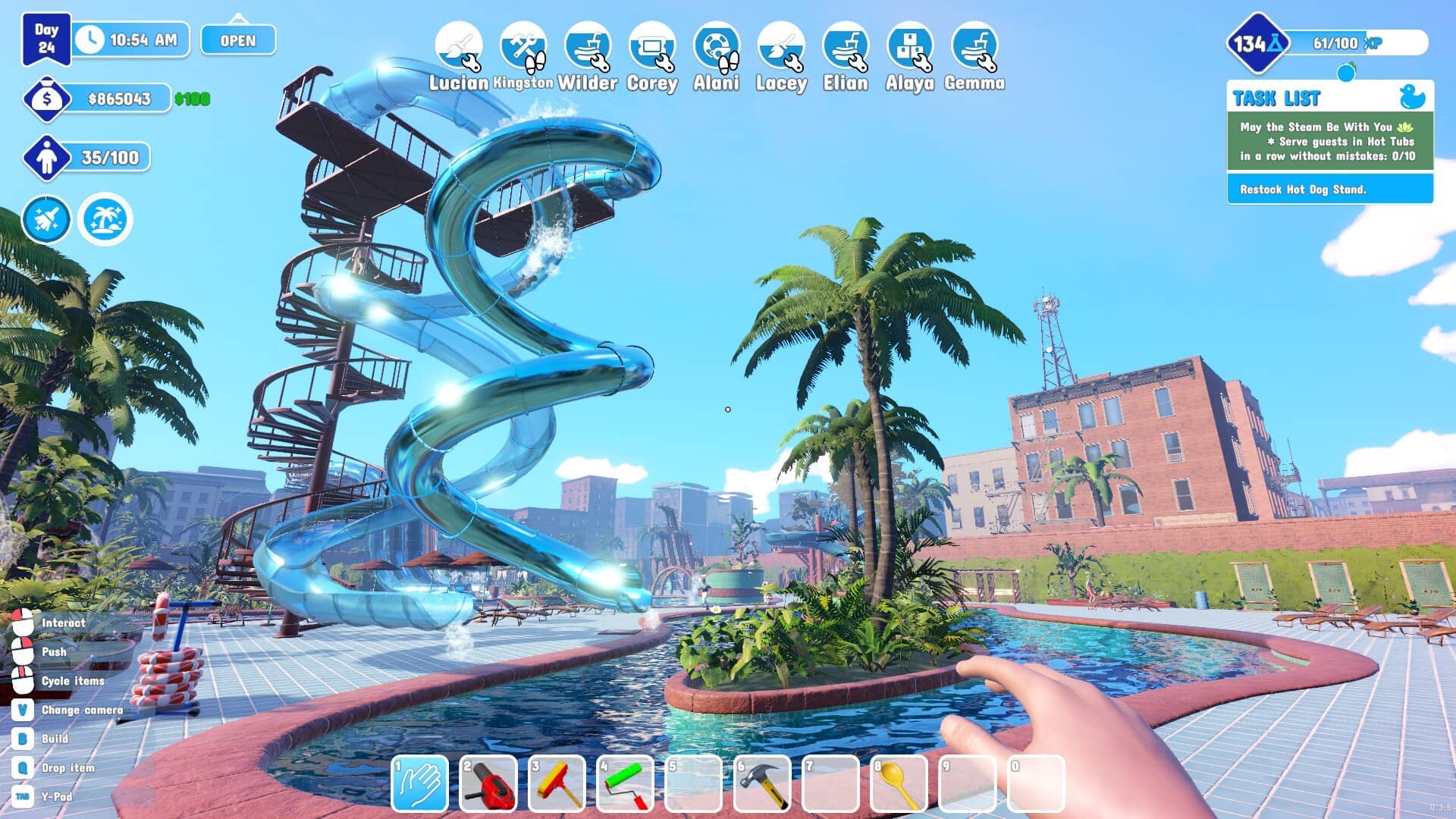Toggle the park OPEN sign
1456x819 pixels.
(x=238, y=40)
